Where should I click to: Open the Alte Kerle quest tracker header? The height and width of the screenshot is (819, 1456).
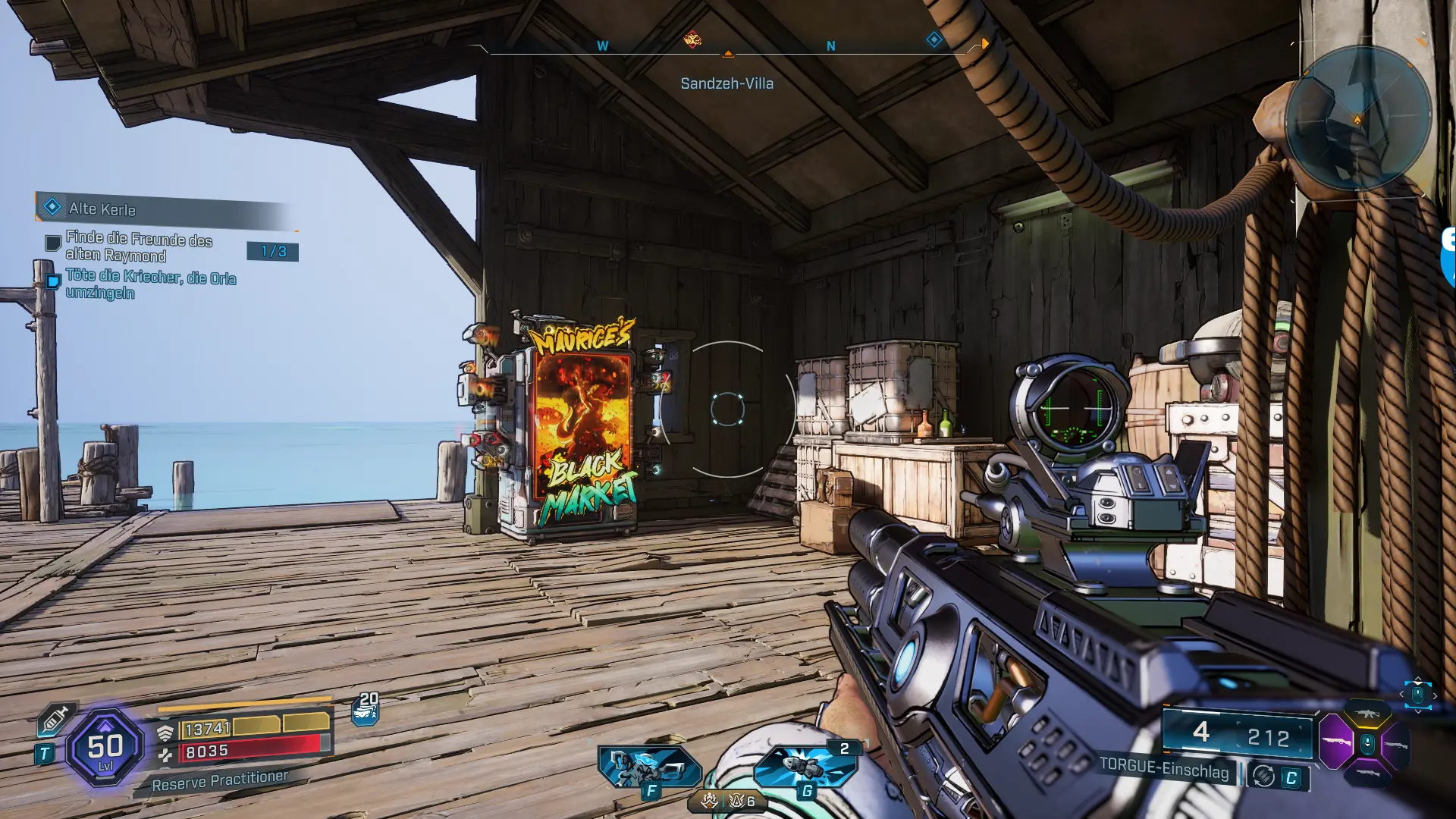102,209
